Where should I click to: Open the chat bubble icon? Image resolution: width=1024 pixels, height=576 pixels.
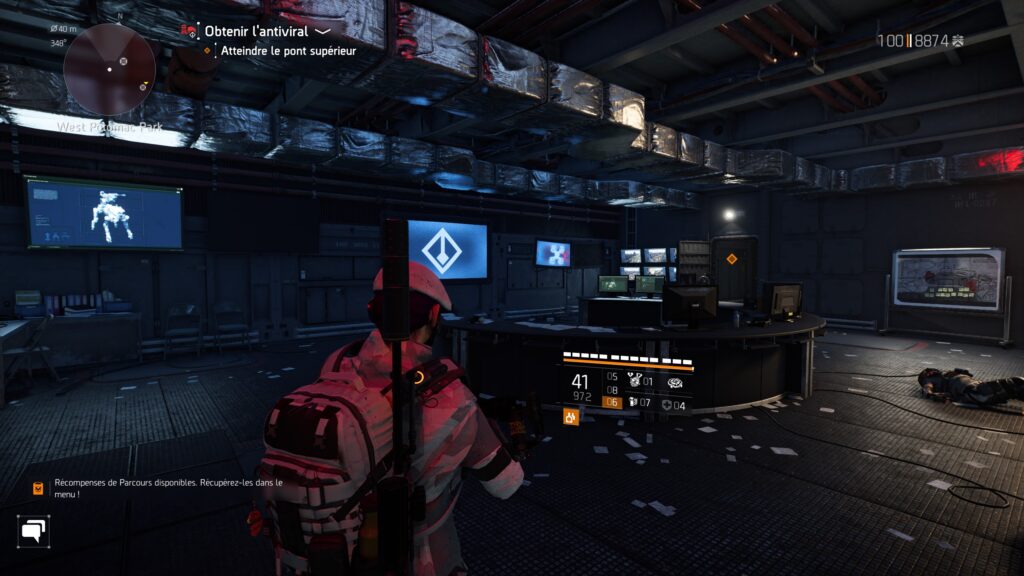(x=33, y=531)
